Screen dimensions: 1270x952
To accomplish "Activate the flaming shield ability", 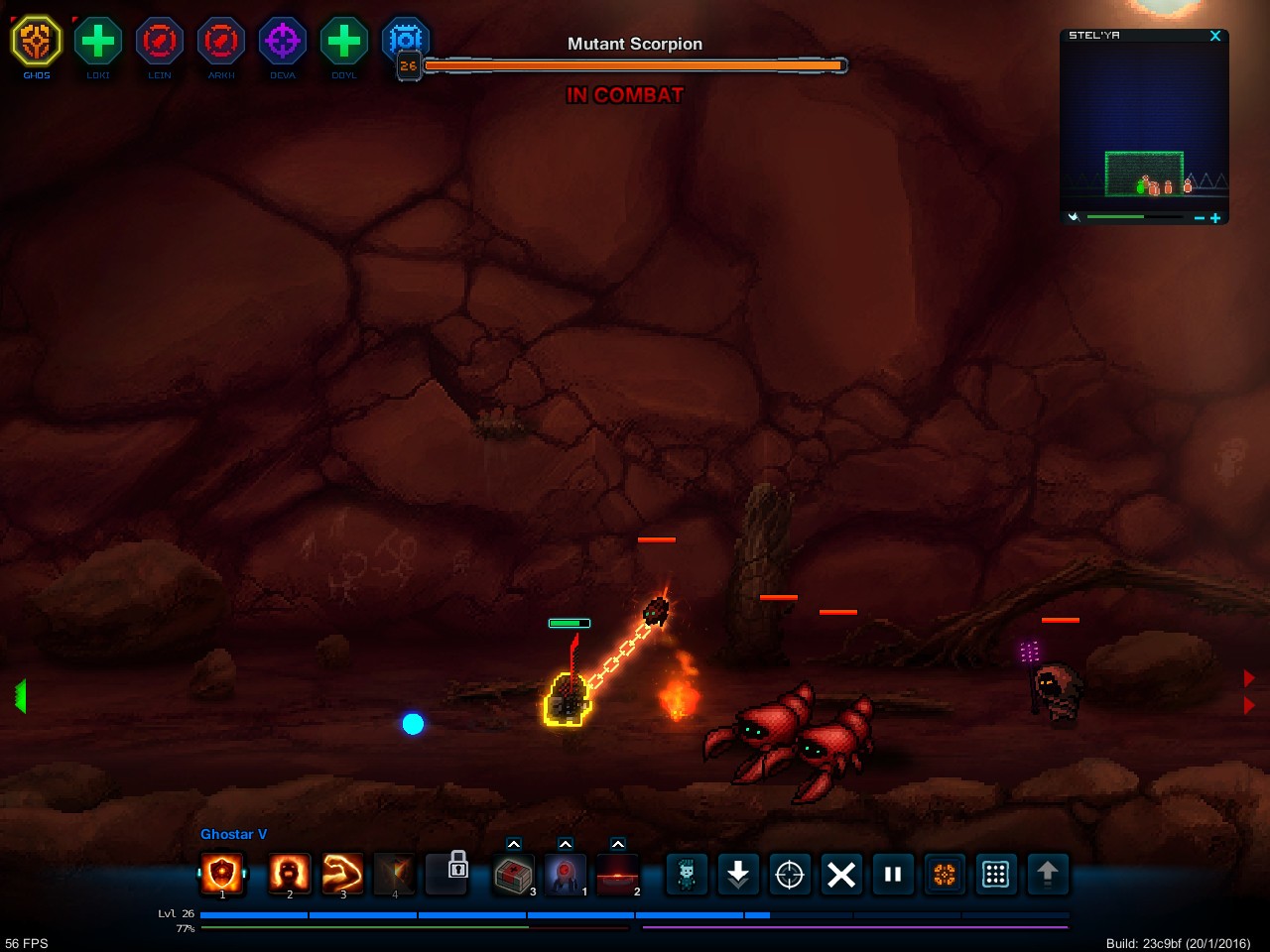I will (222, 874).
